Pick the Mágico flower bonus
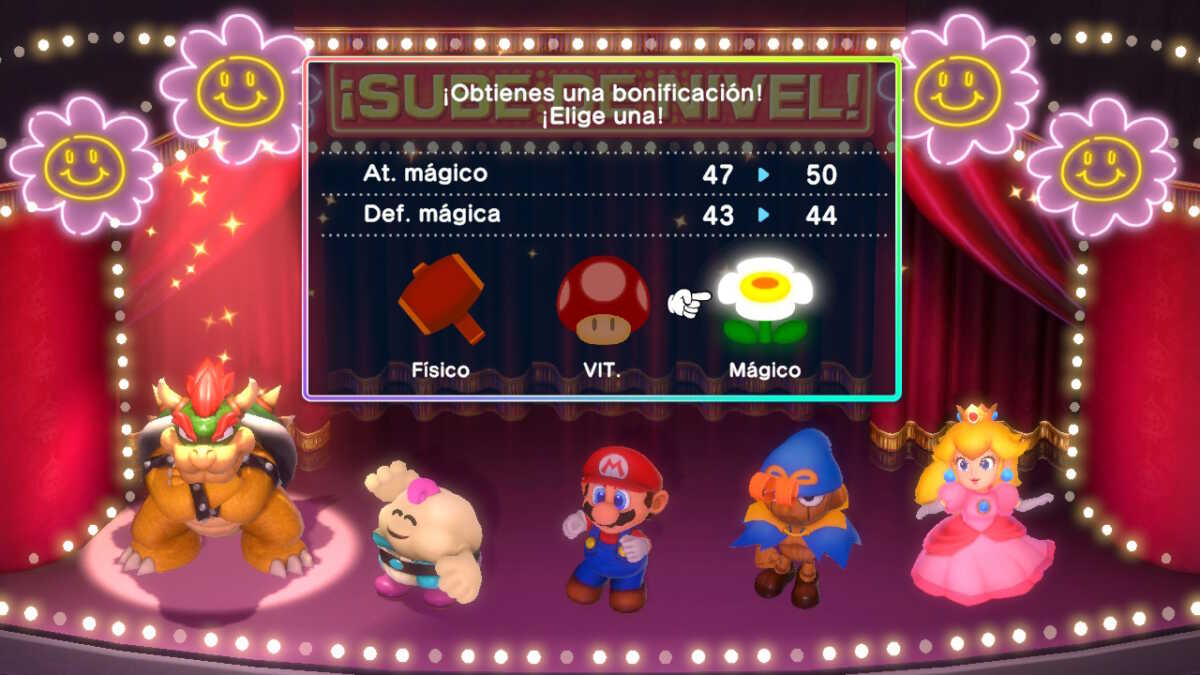The height and width of the screenshot is (675, 1200). pos(765,301)
